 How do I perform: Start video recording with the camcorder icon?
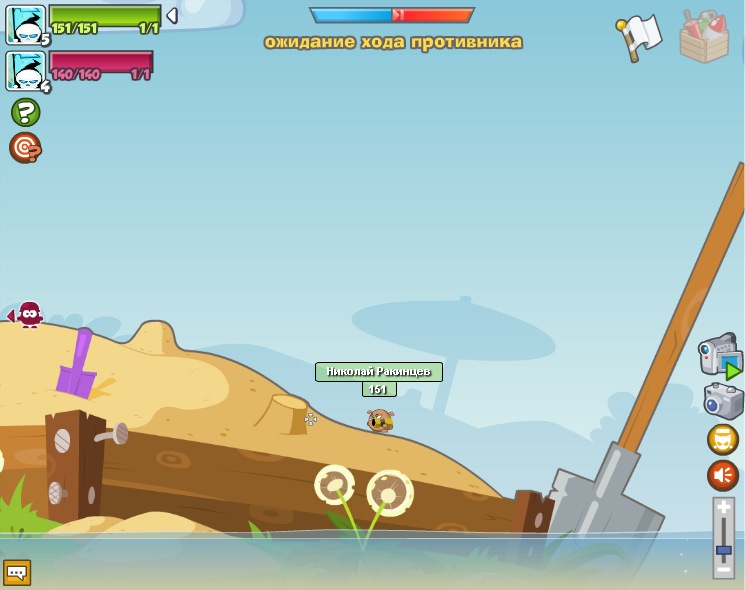click(x=718, y=356)
